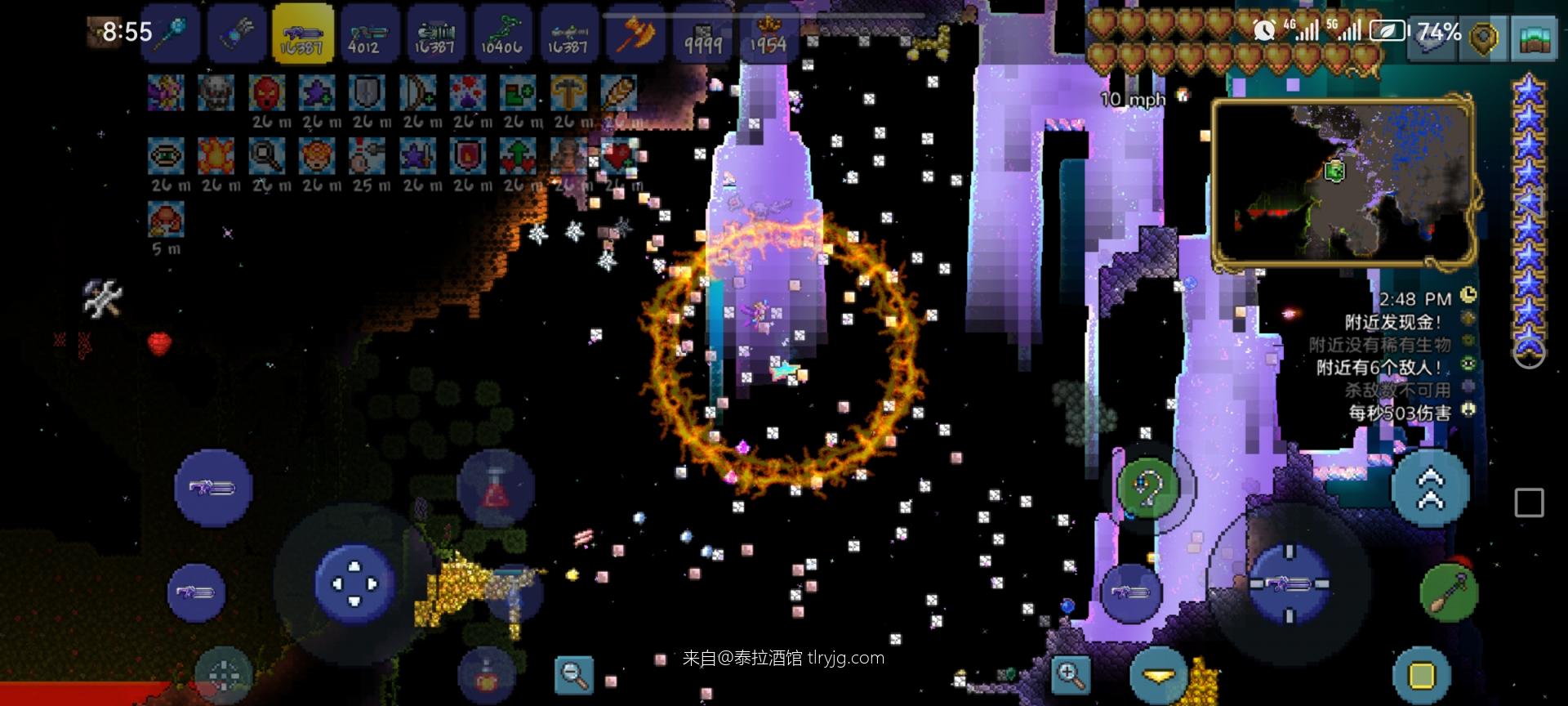This screenshot has width=1568, height=706.
Task: Zoom out with the minus magnifier button
Action: pyautogui.click(x=574, y=674)
